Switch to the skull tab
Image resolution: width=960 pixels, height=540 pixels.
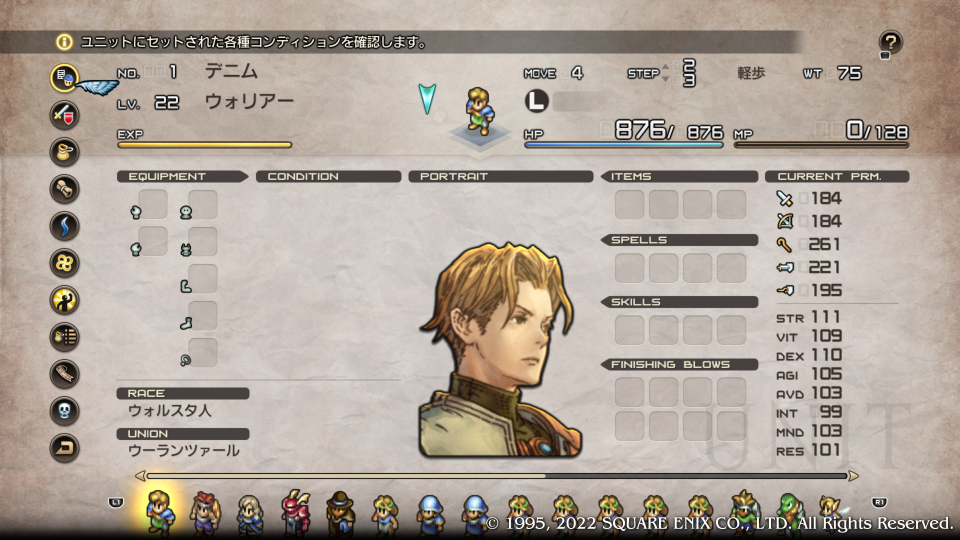pos(65,410)
